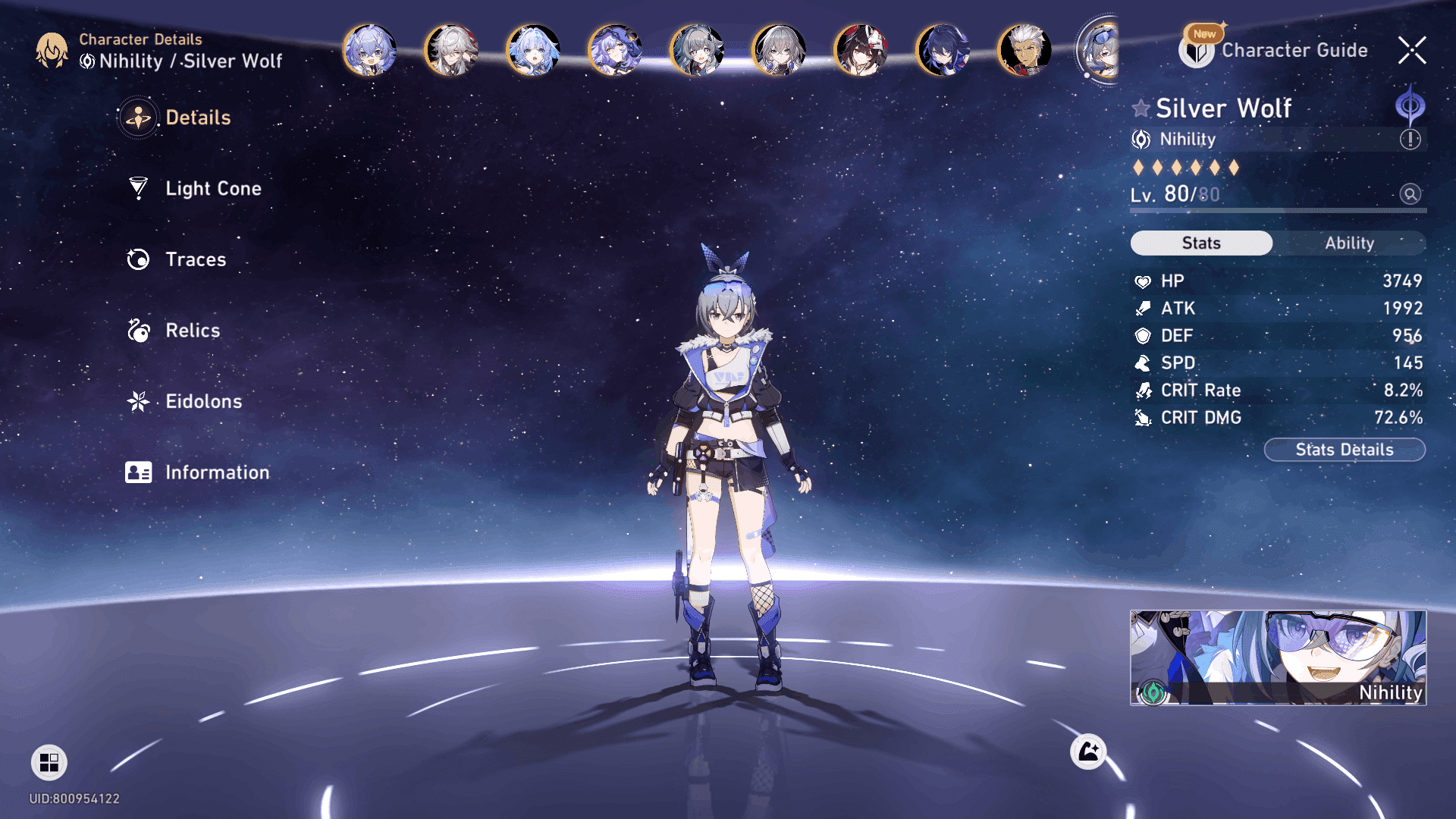The image size is (1456, 819).
Task: View the Eidolons section
Action: coord(203,401)
